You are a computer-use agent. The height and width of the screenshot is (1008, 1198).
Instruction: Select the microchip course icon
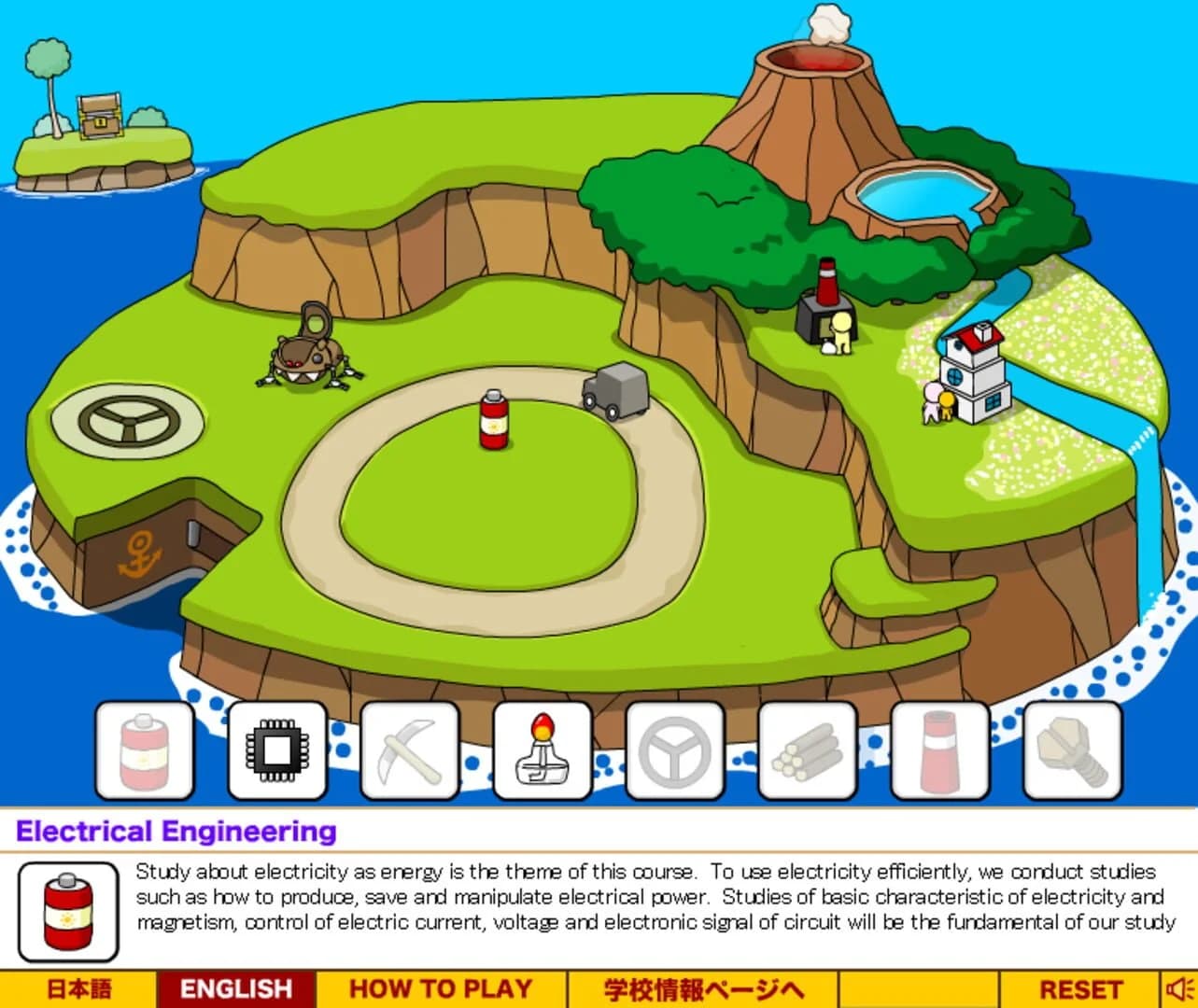[276, 749]
